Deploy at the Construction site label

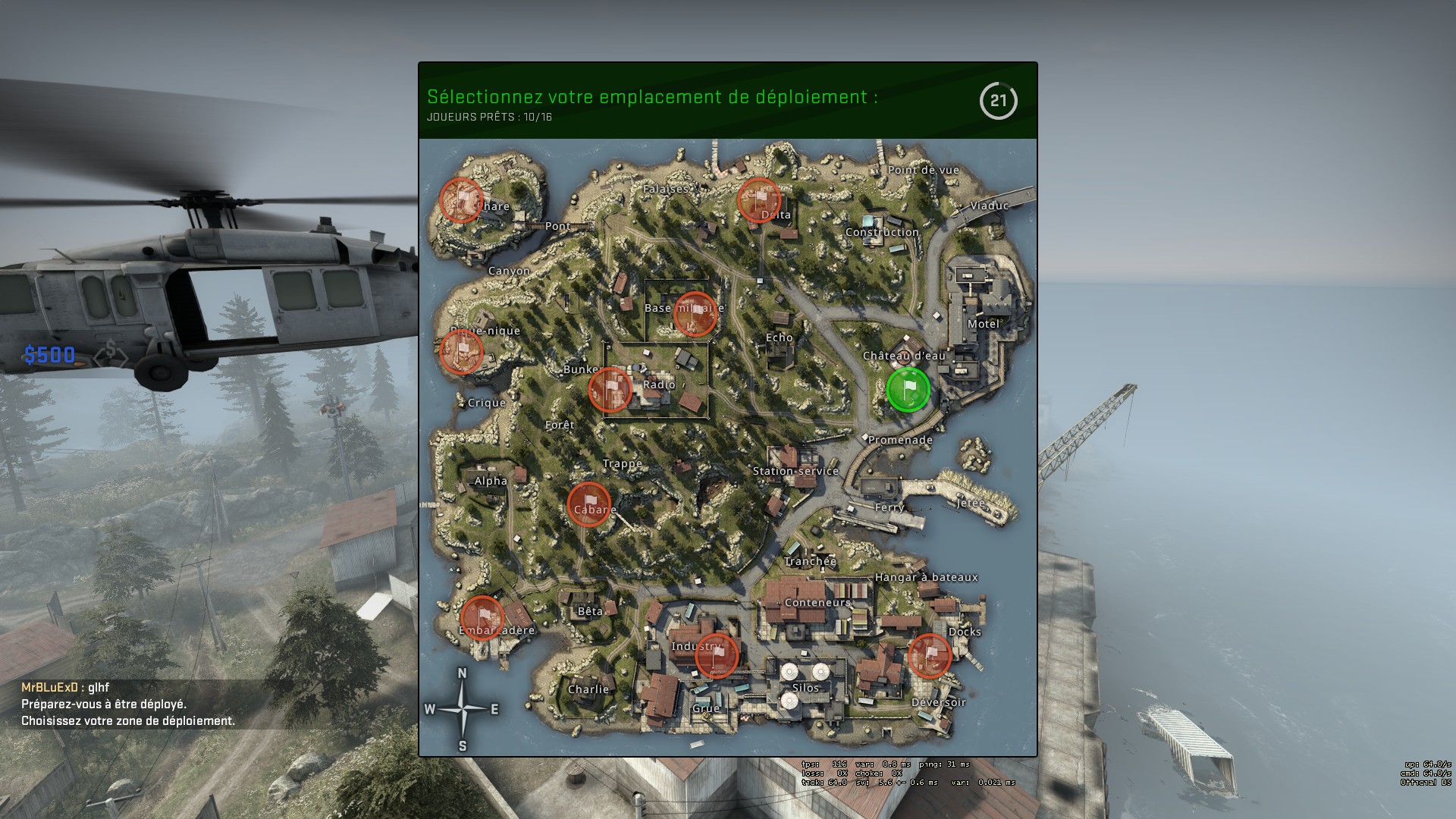[x=882, y=232]
